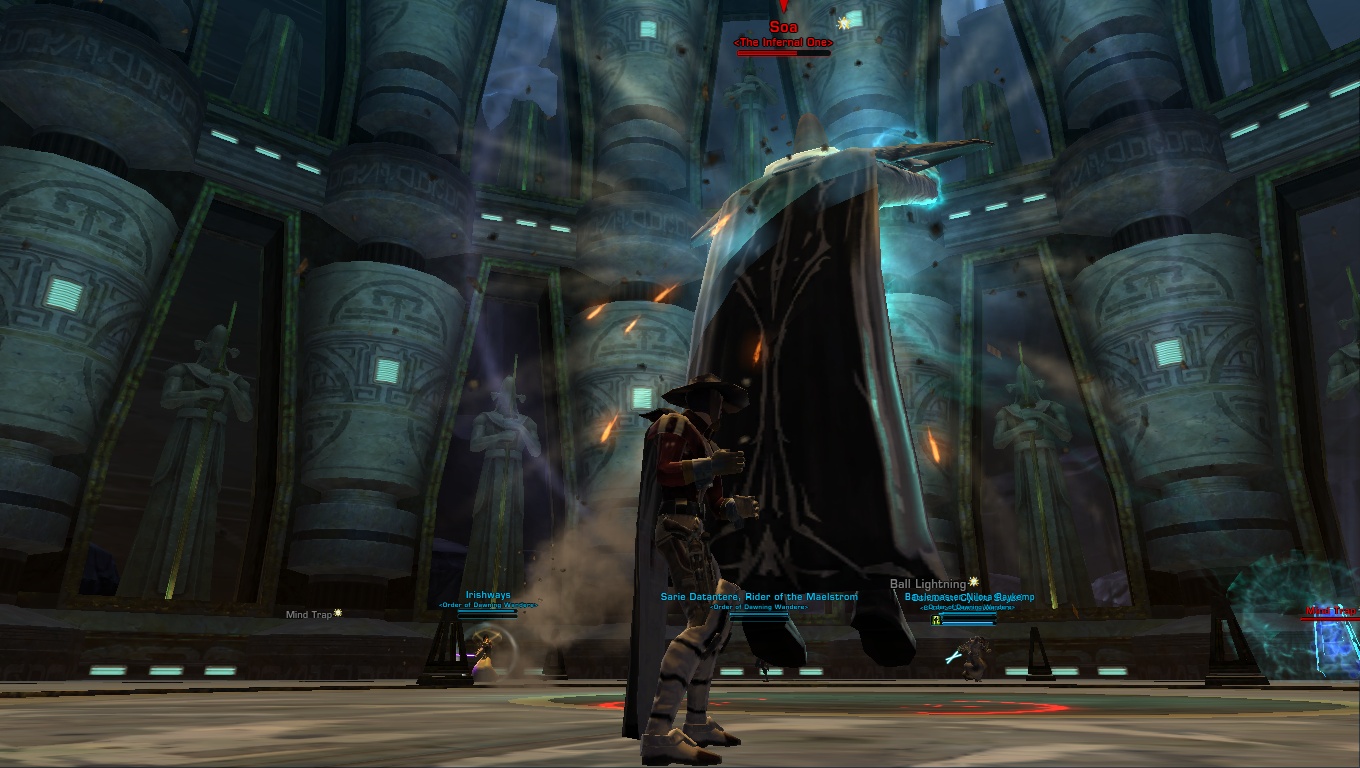This screenshot has height=768, width=1360.
Task: Target the Soa boss nameplate
Action: pos(783,28)
